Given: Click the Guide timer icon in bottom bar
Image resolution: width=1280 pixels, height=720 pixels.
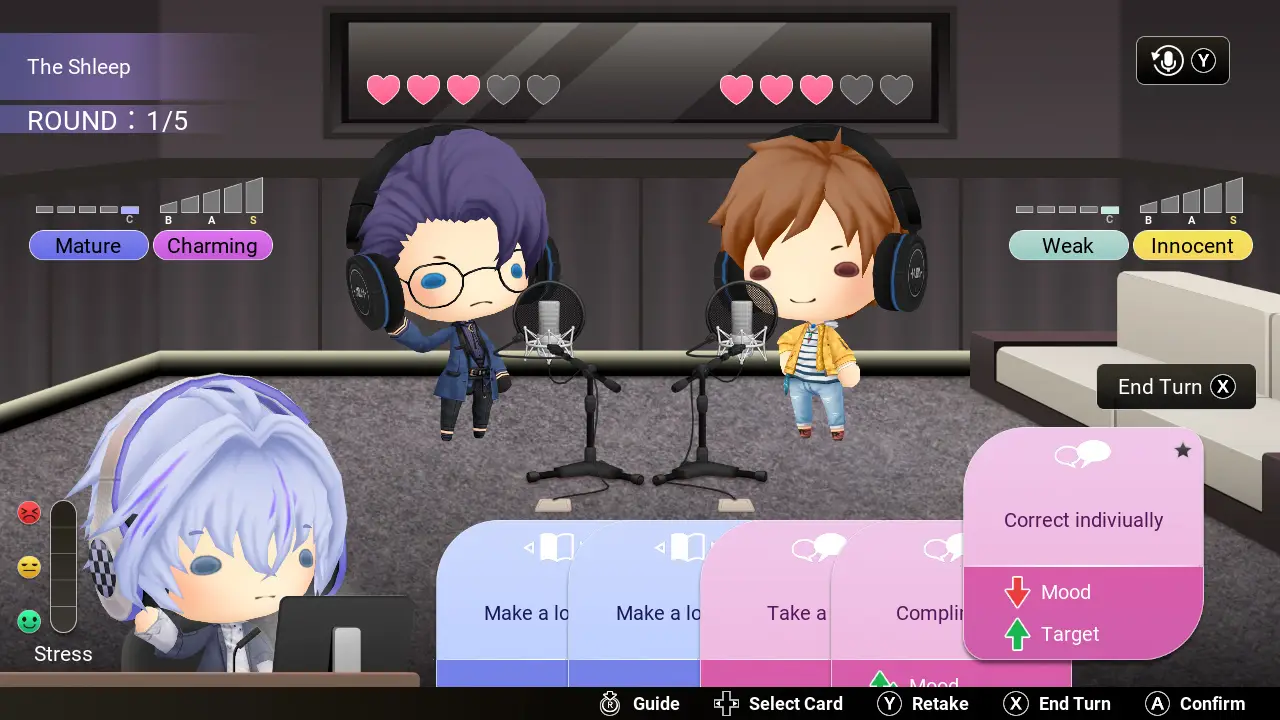Looking at the screenshot, I should pos(609,703).
